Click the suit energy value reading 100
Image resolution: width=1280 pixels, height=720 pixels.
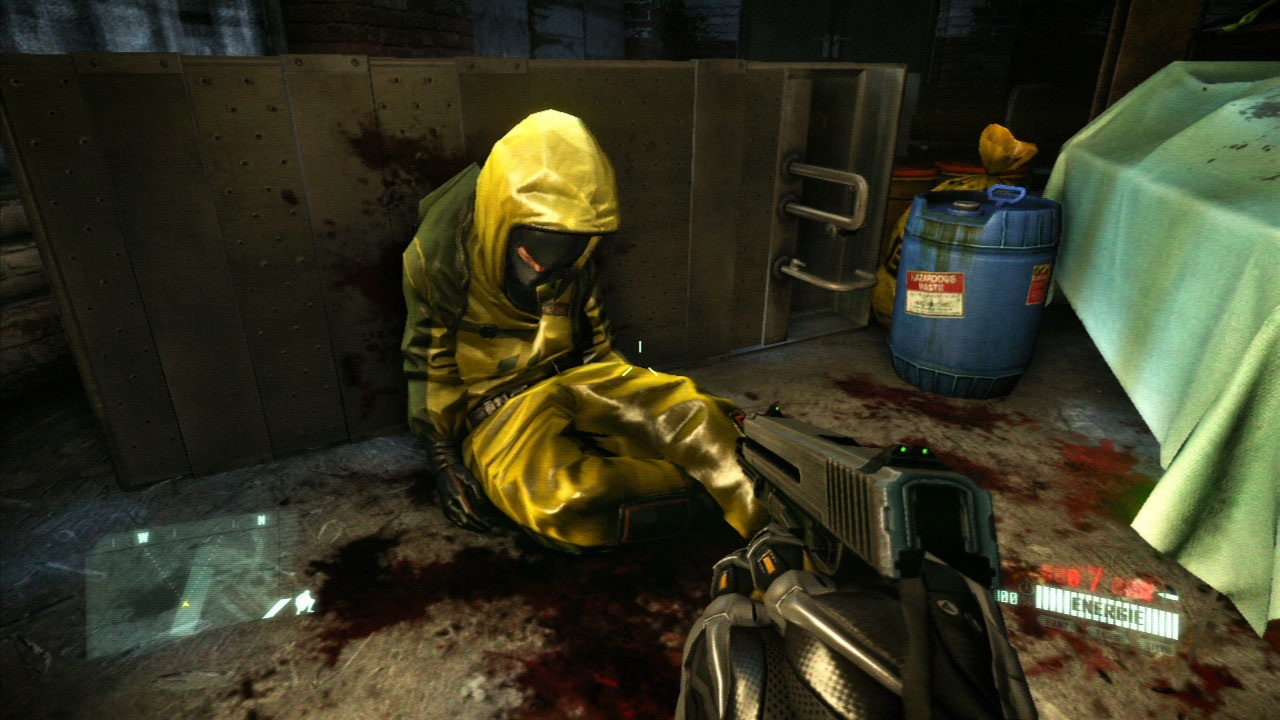(1006, 594)
